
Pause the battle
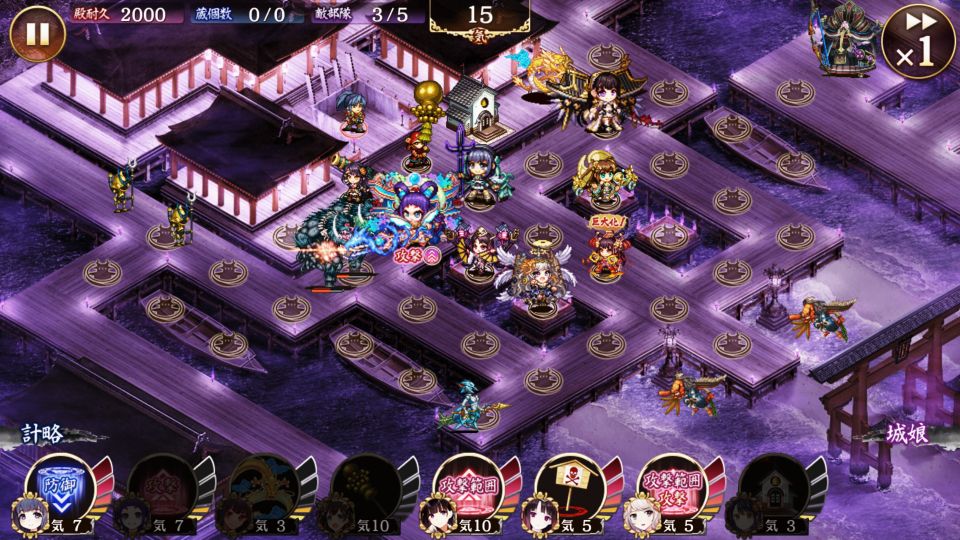pos(37,35)
